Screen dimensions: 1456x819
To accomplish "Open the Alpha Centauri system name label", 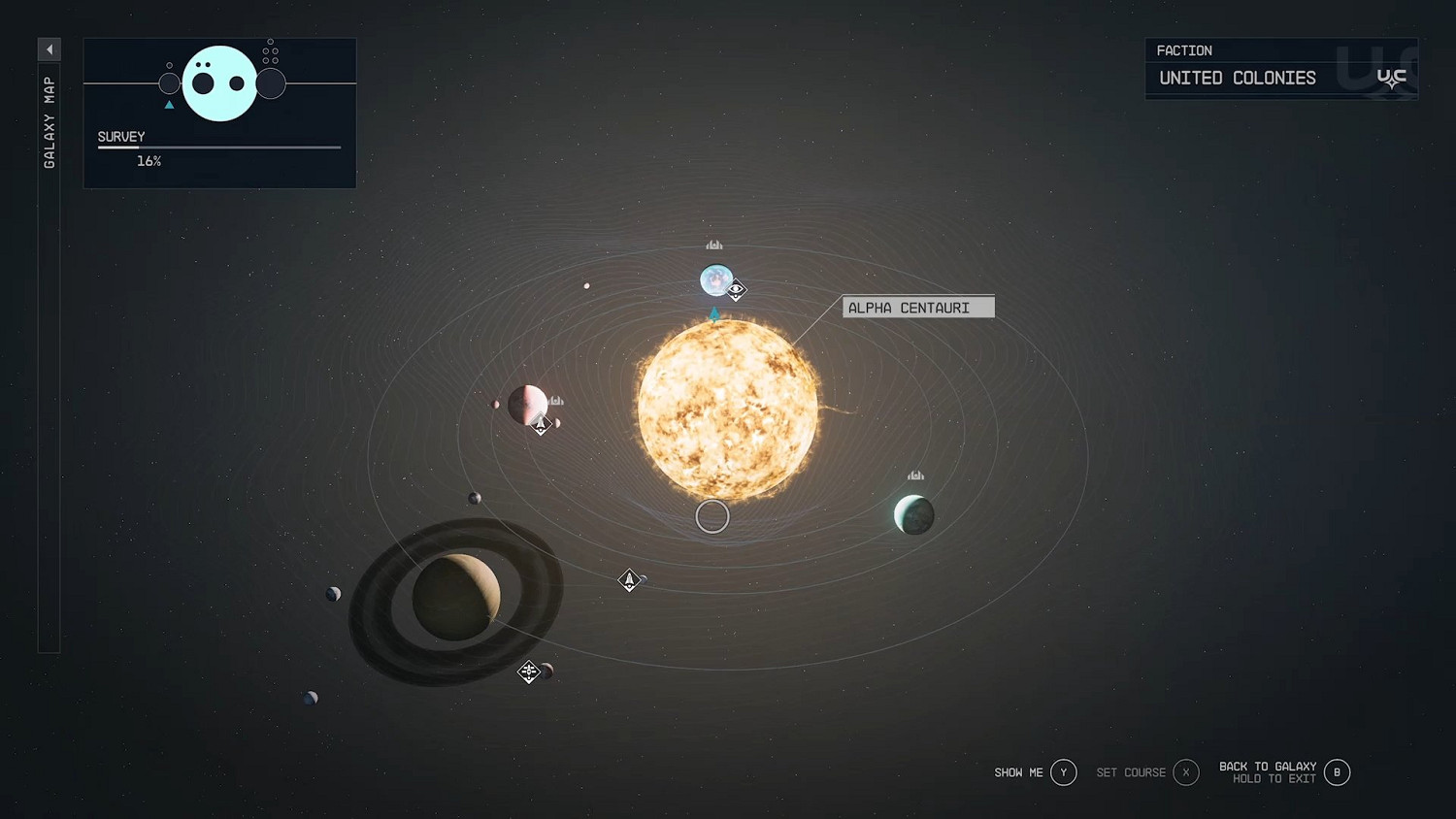I will point(917,308).
